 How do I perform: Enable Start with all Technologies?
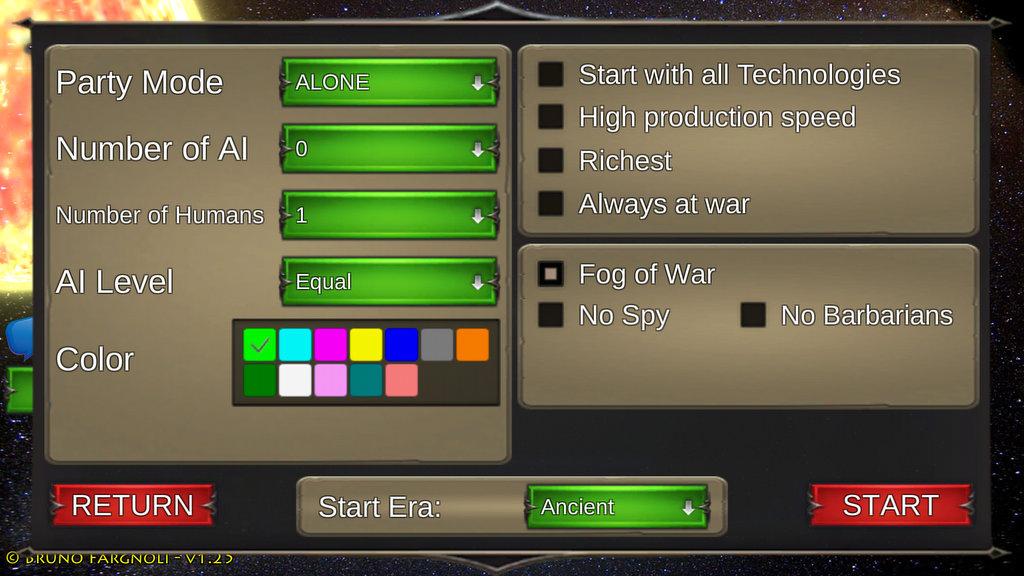pos(551,75)
